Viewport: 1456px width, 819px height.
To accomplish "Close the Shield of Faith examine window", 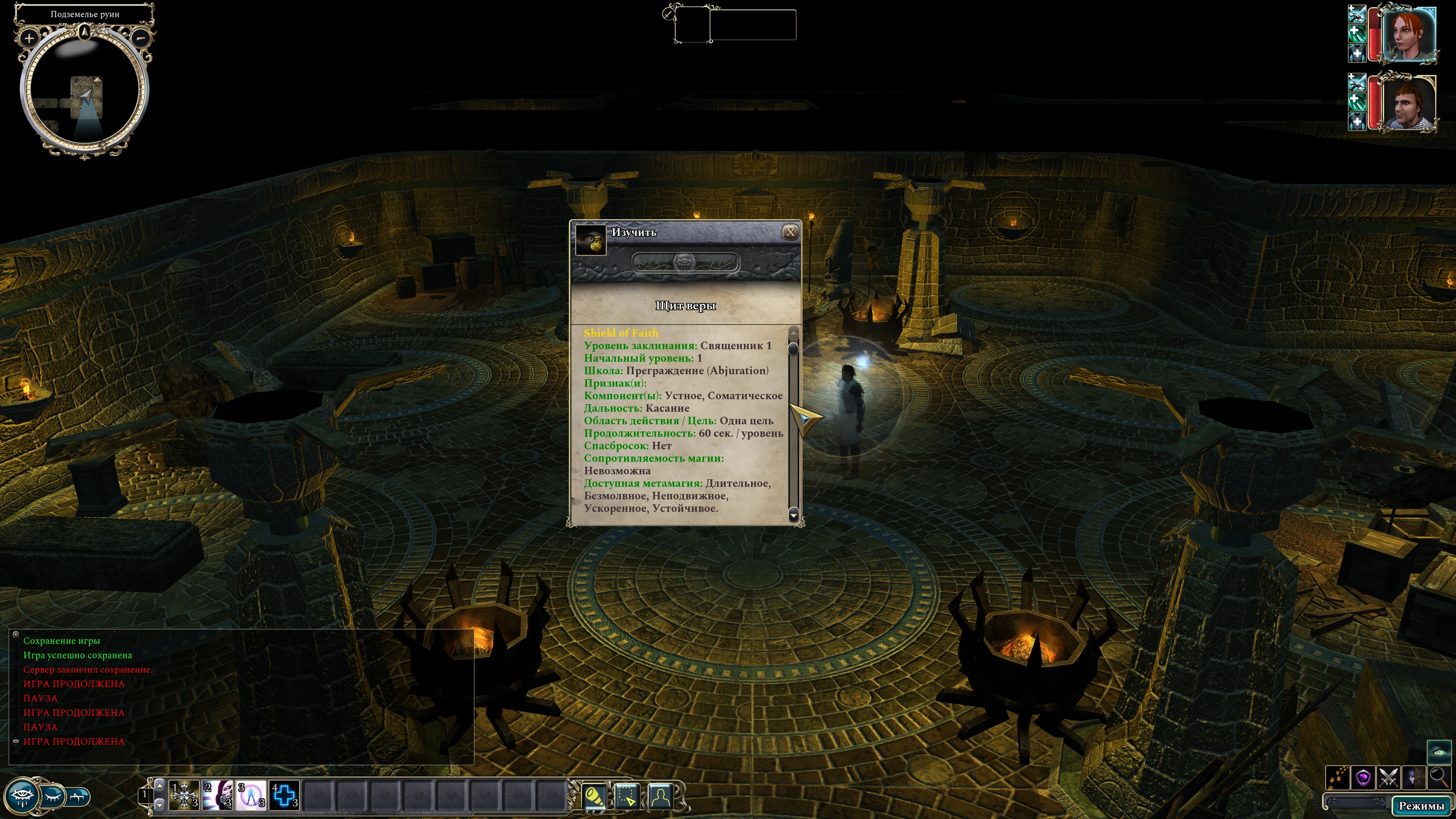I will pos(790,232).
